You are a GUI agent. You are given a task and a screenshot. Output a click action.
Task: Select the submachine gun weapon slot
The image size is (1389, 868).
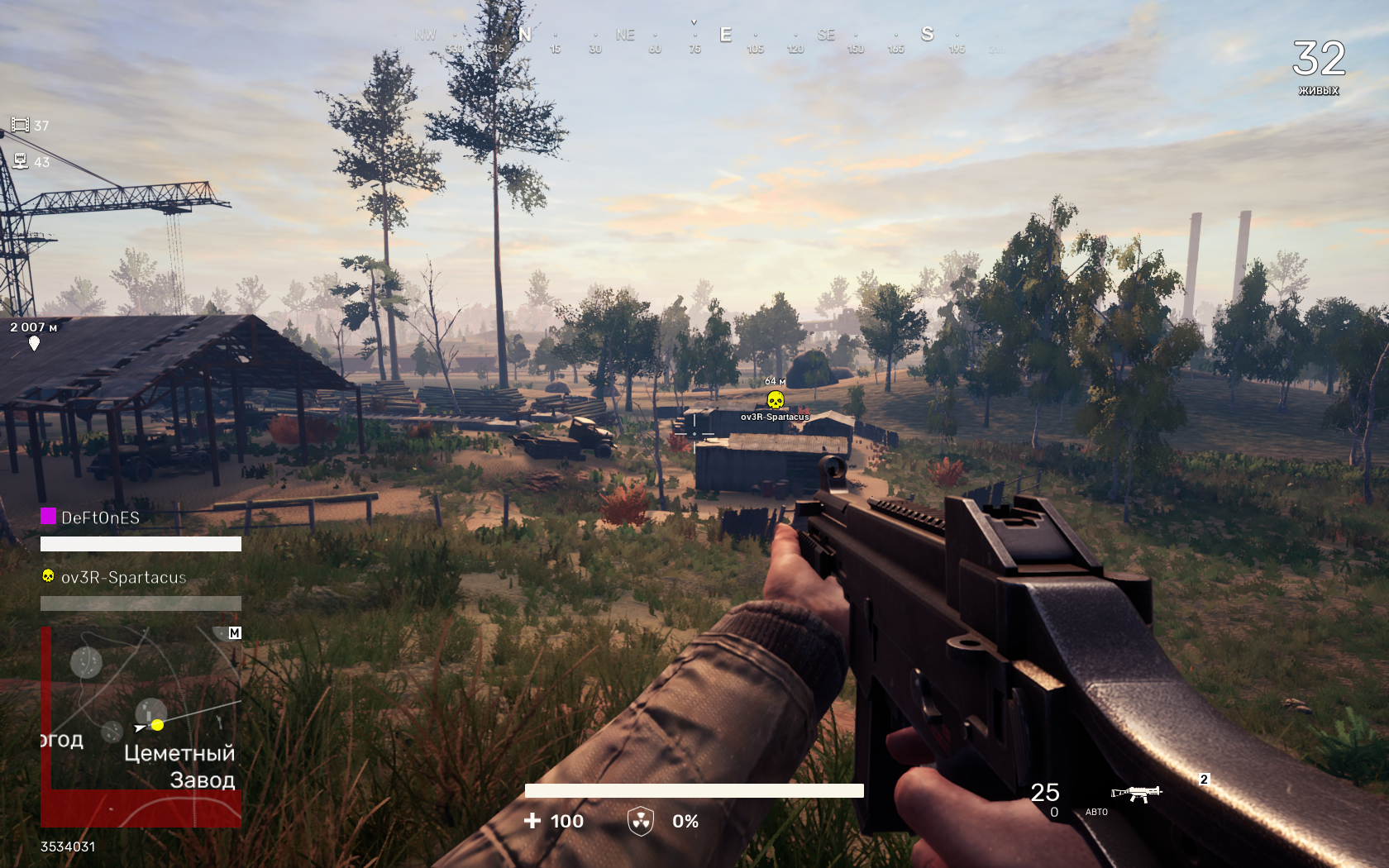pos(1137,794)
